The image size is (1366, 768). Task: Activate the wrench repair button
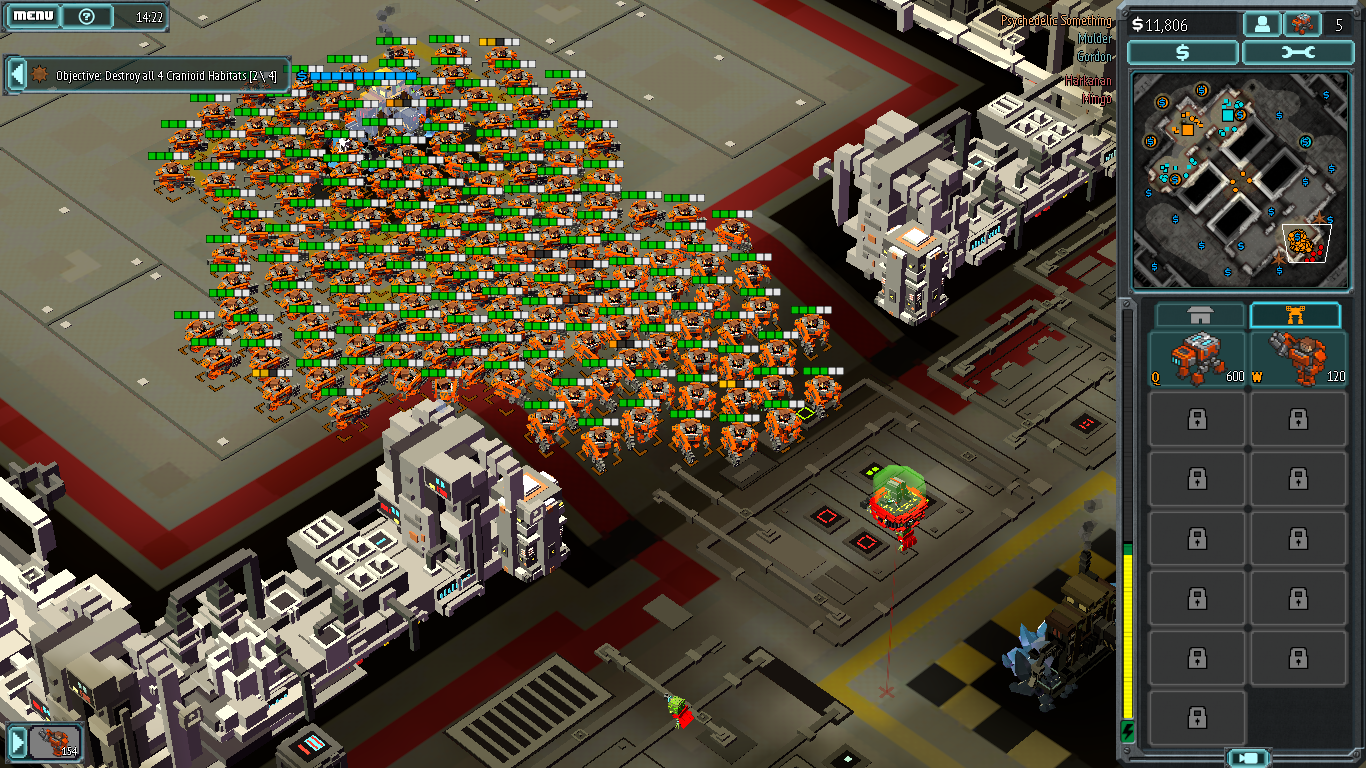point(1295,53)
